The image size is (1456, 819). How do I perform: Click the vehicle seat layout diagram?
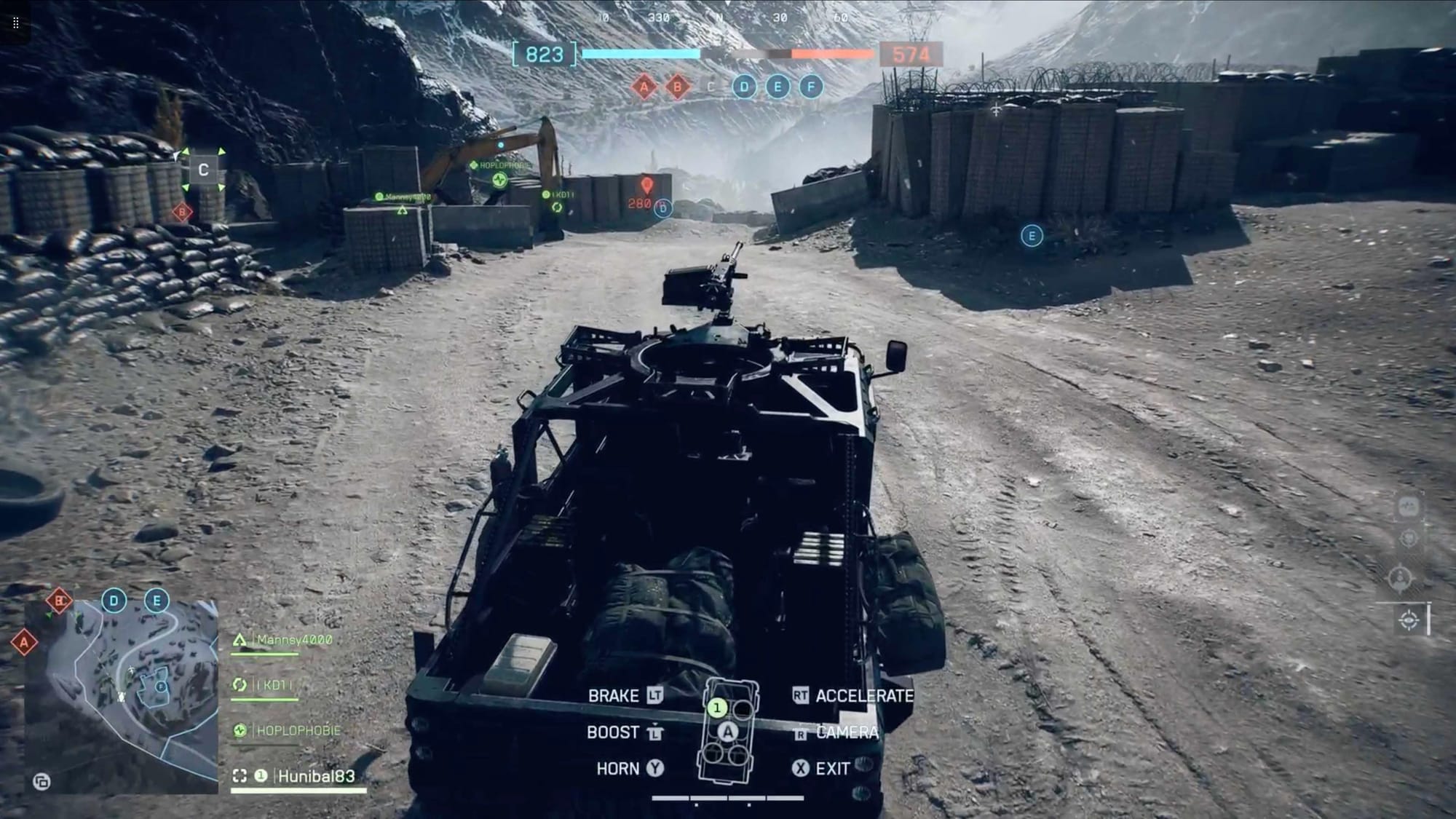click(x=727, y=731)
